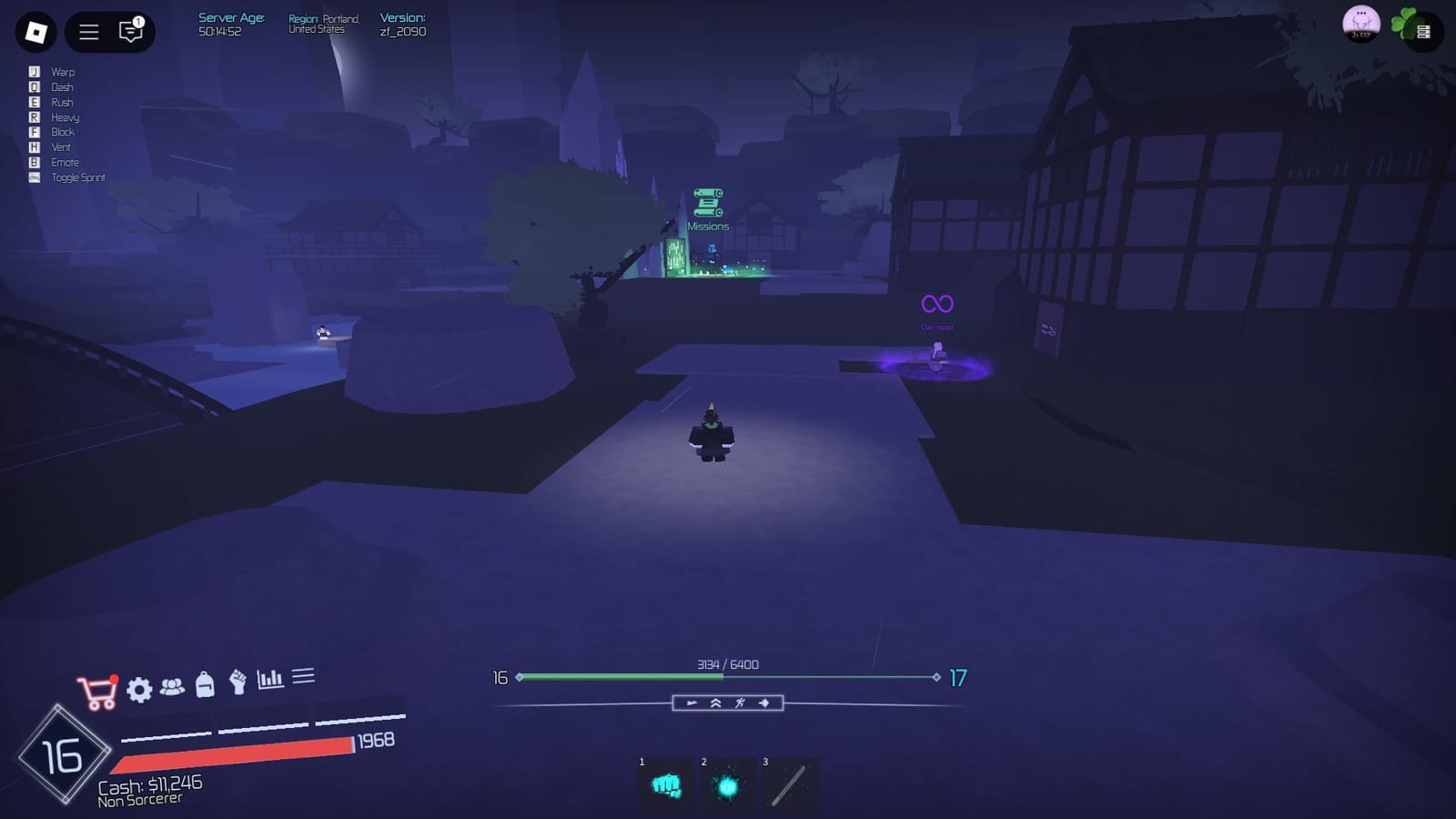Toggle the double-chevron dash indicator
Viewport: 1456px width, 819px height.
click(x=716, y=703)
